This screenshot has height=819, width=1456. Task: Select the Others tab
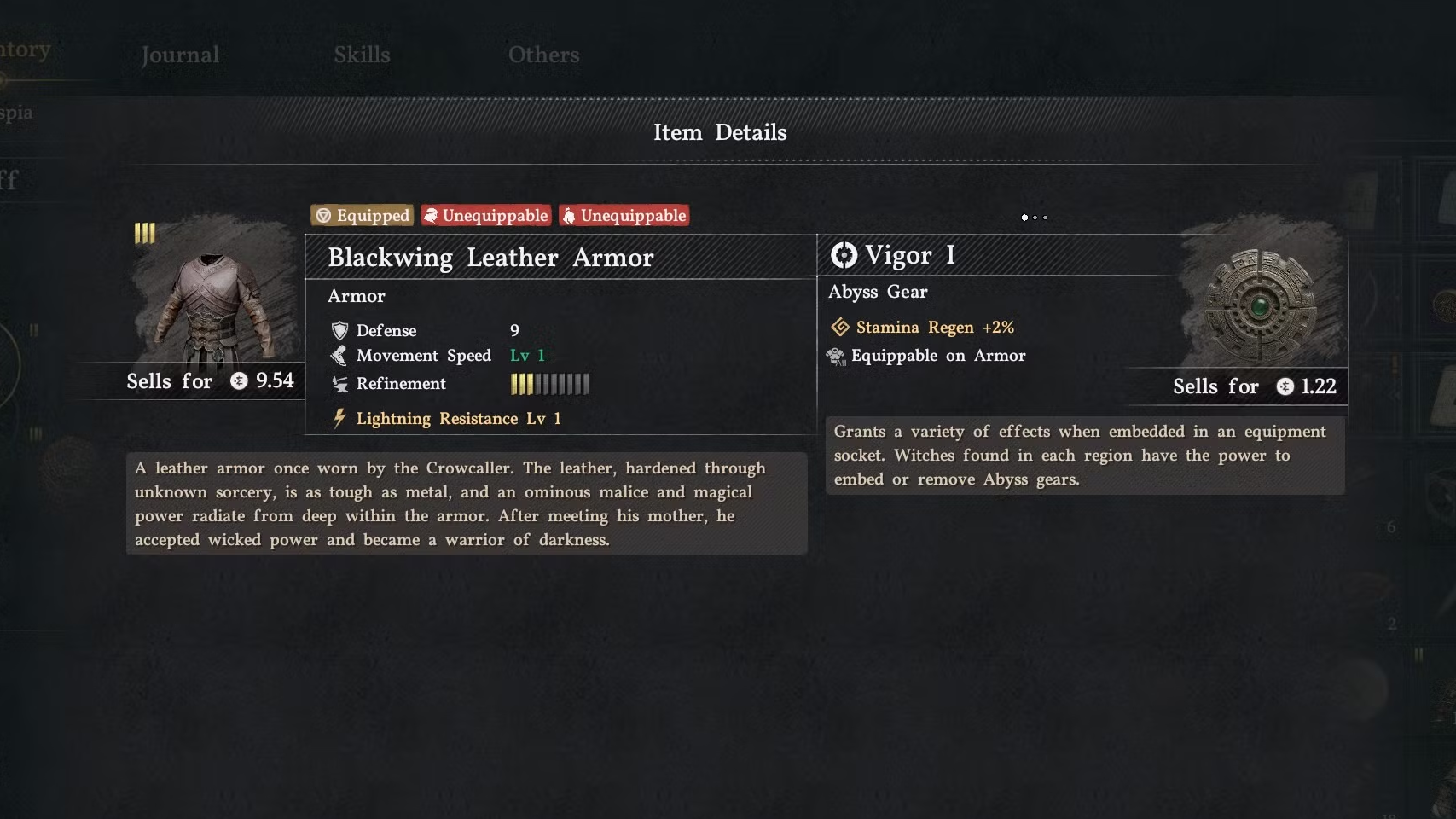543,55
